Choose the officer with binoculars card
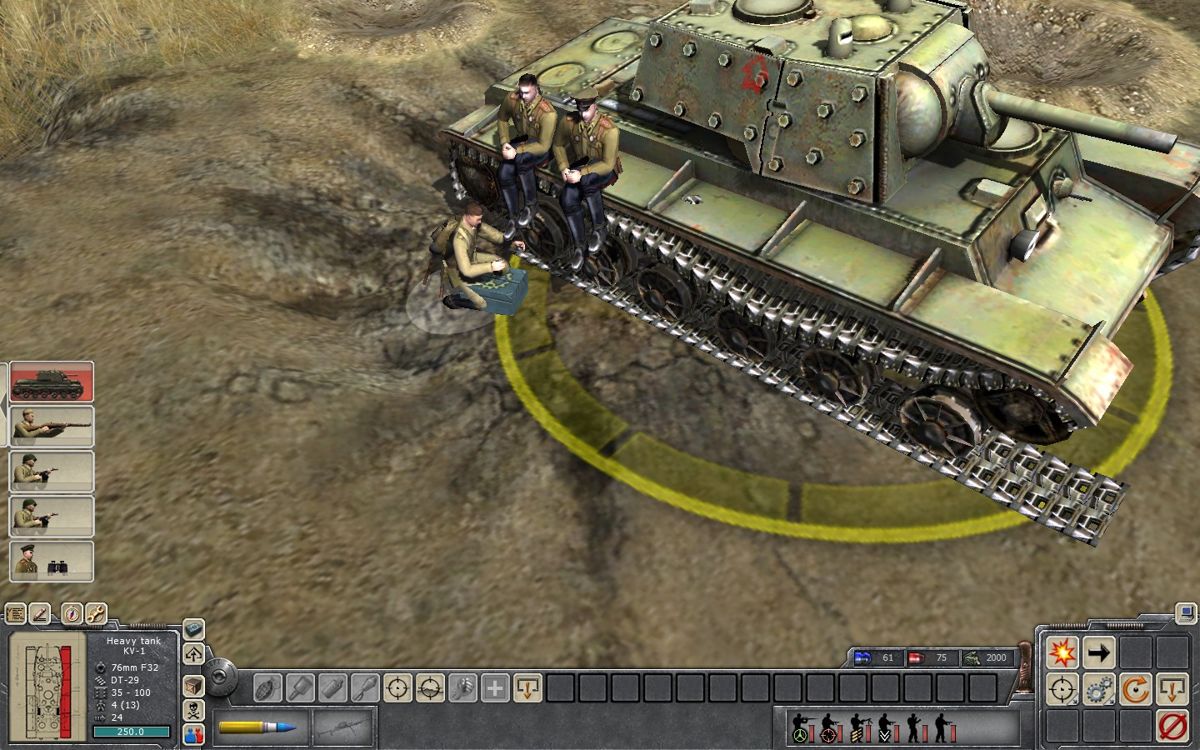The width and height of the screenshot is (1200, 750). (51, 561)
